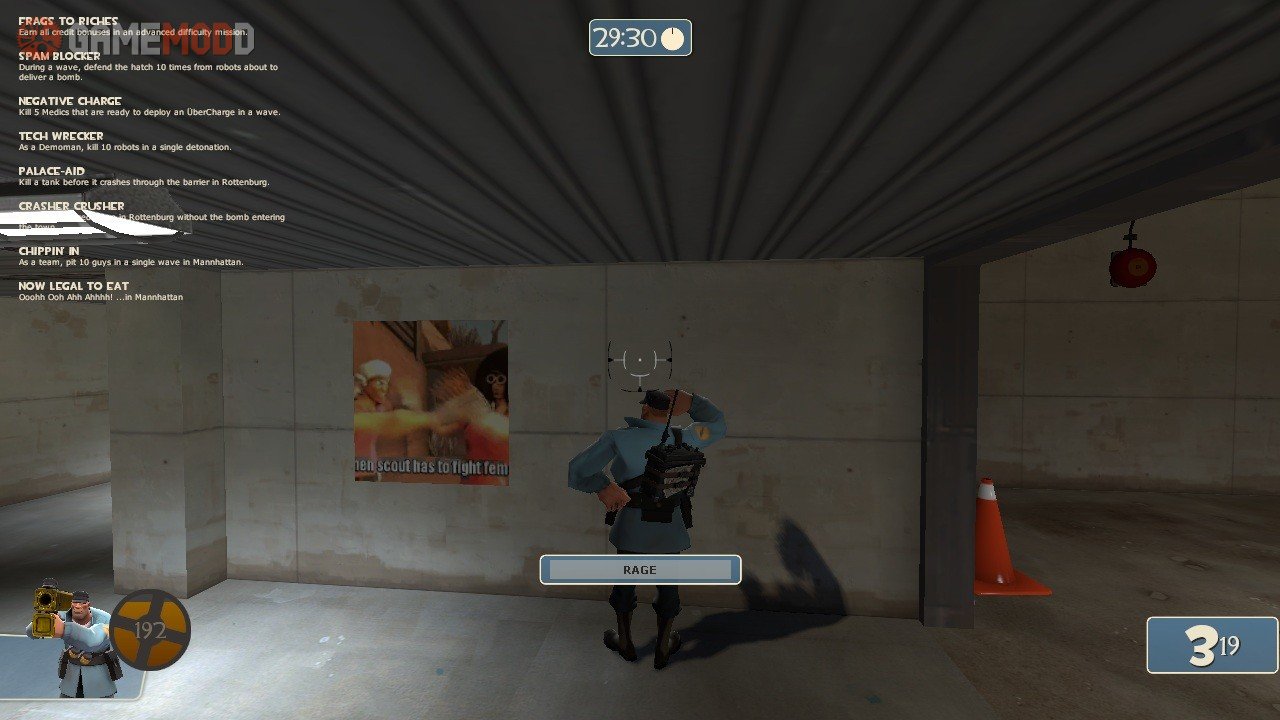Click the Spam Blocker achievement entry

point(59,56)
